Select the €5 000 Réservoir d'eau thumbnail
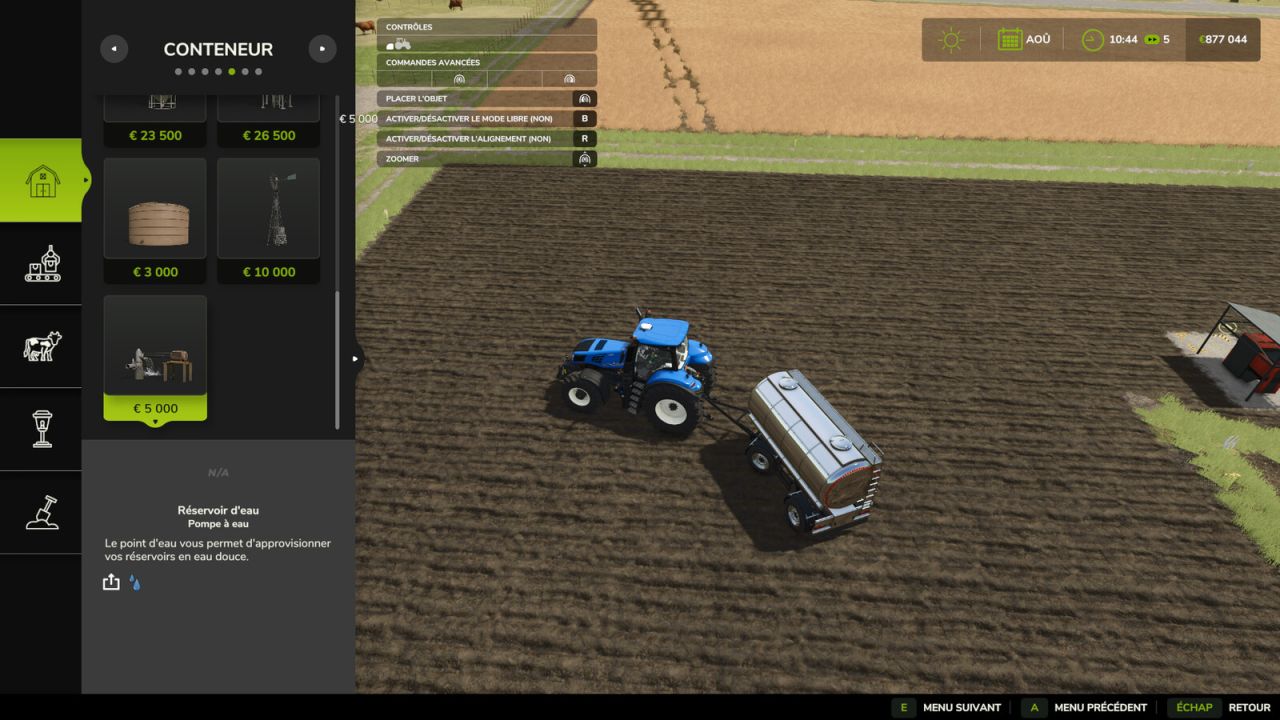 coord(155,345)
